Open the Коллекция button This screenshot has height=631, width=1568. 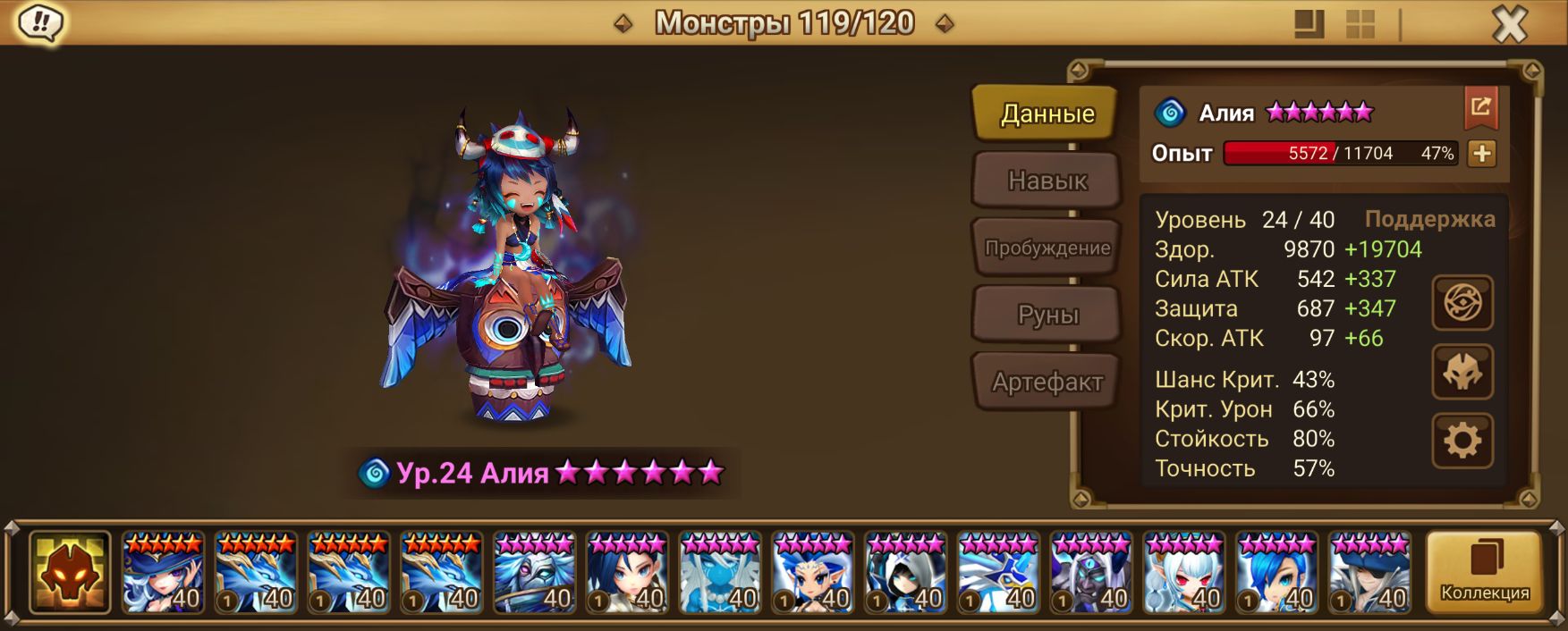coord(1484,572)
